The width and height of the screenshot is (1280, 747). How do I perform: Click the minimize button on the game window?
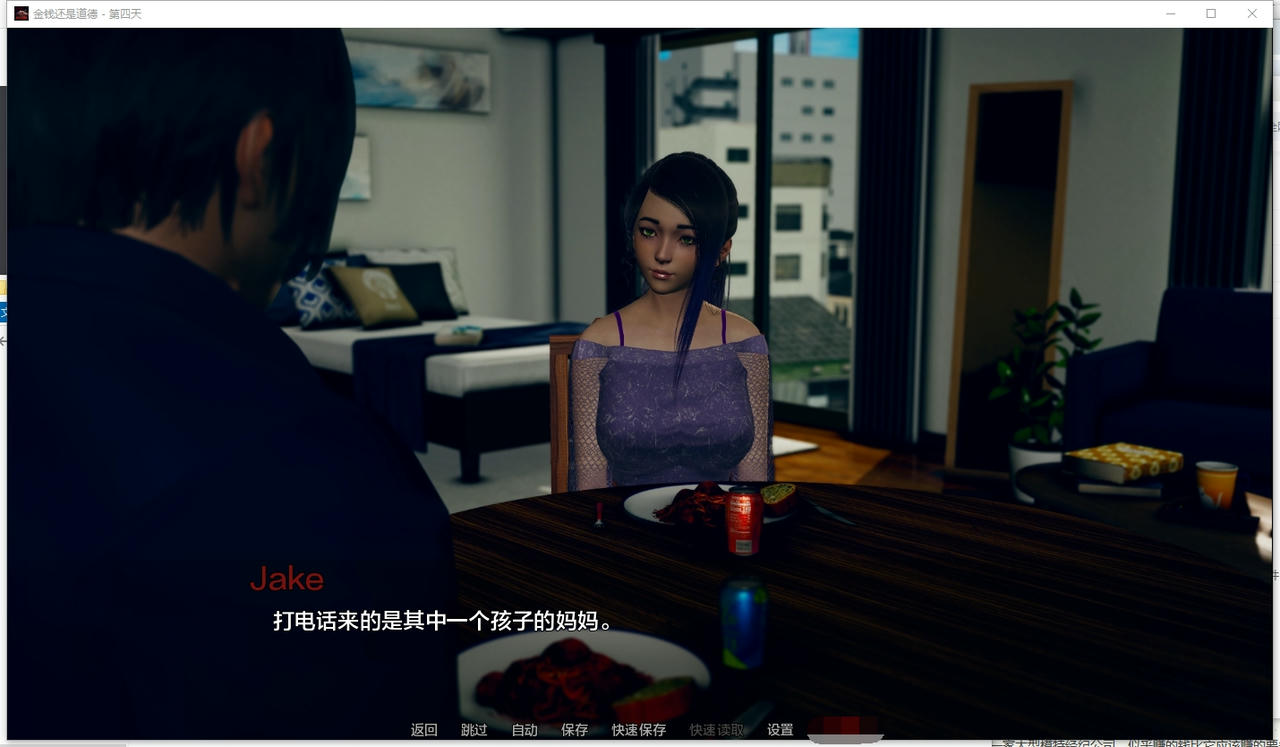[x=1169, y=13]
